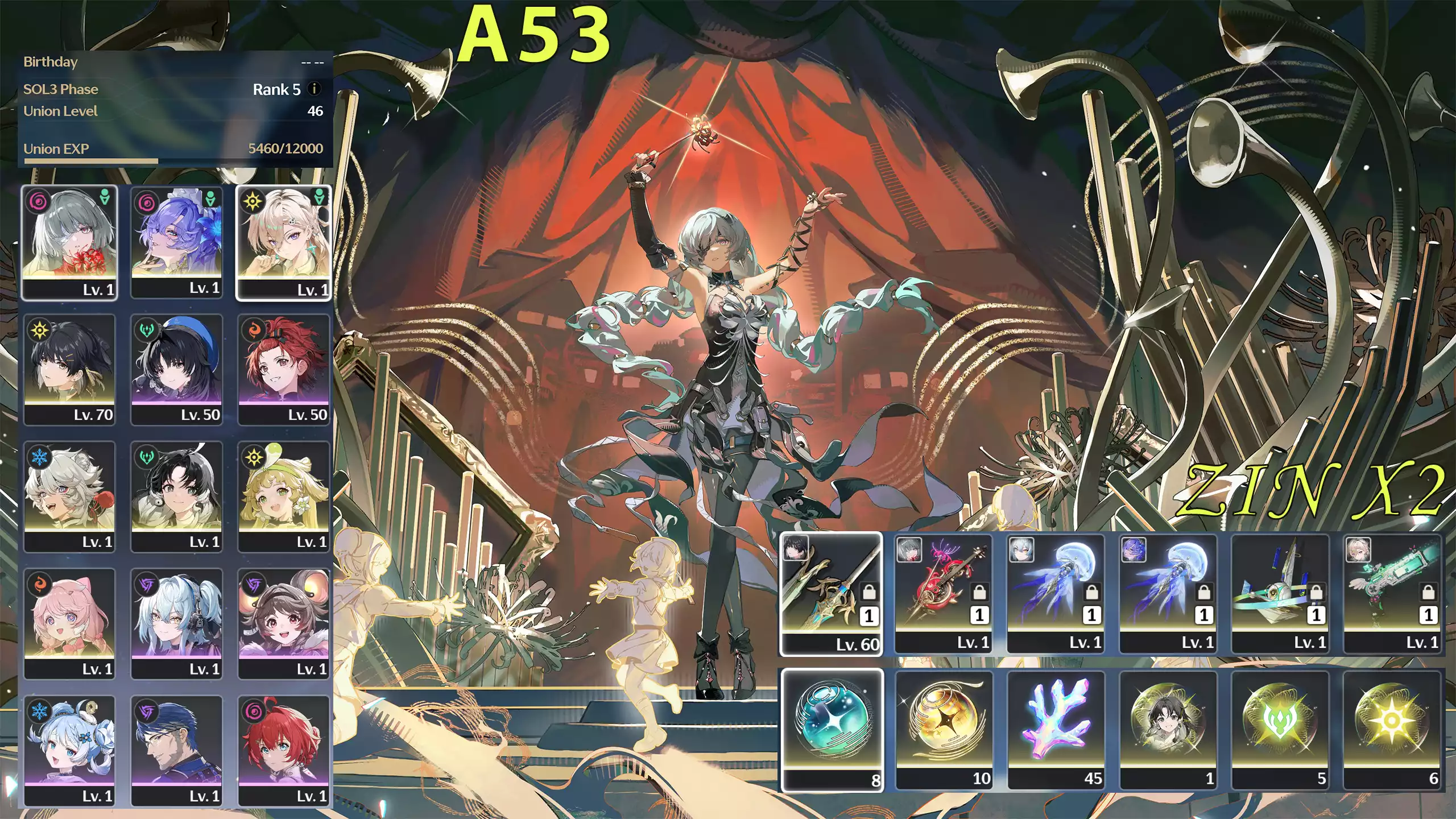Toggle the lock on the red guitar weapon
The image size is (1456, 819).
979,593
